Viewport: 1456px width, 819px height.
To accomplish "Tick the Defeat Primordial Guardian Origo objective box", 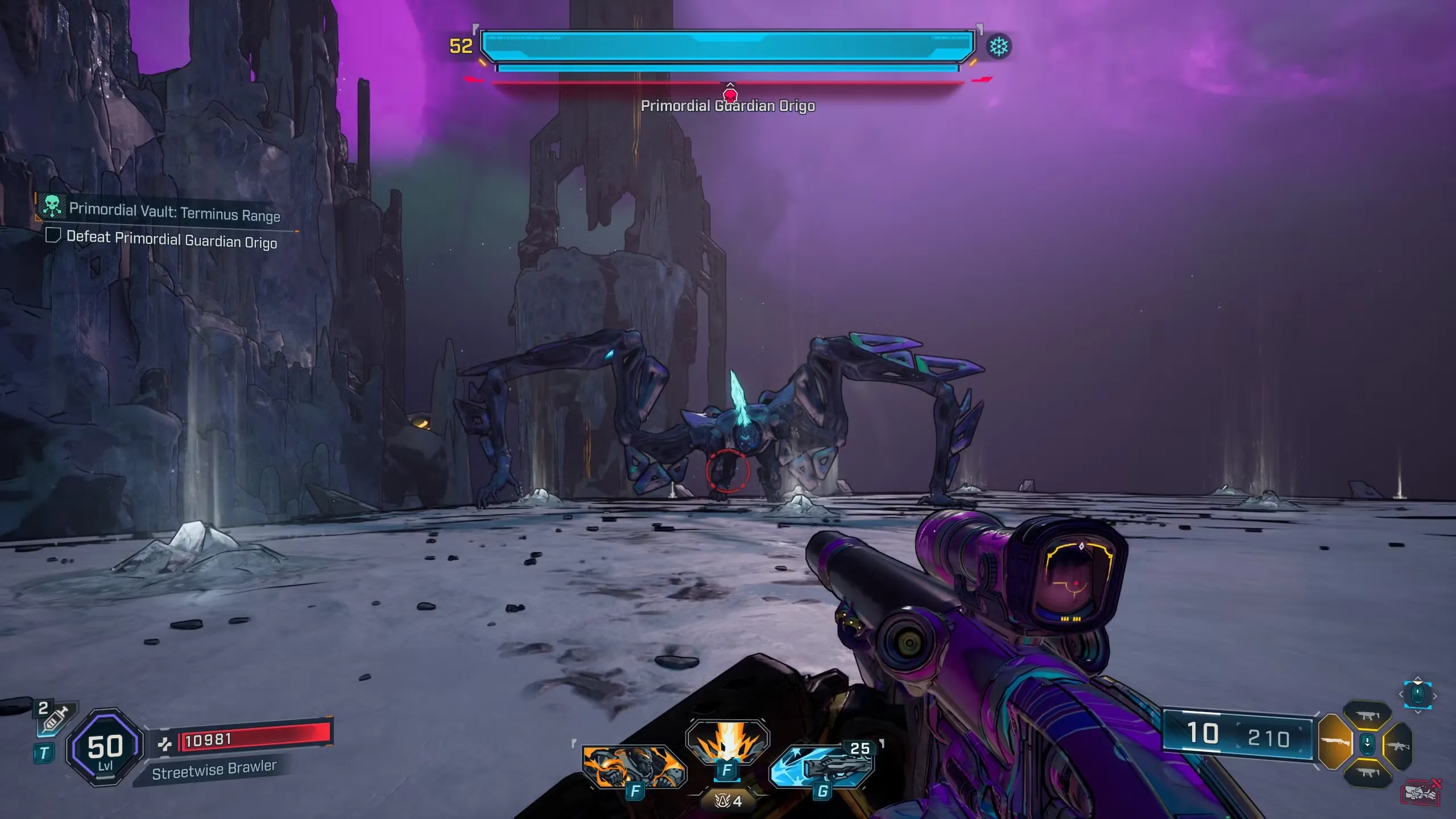I will [53, 235].
